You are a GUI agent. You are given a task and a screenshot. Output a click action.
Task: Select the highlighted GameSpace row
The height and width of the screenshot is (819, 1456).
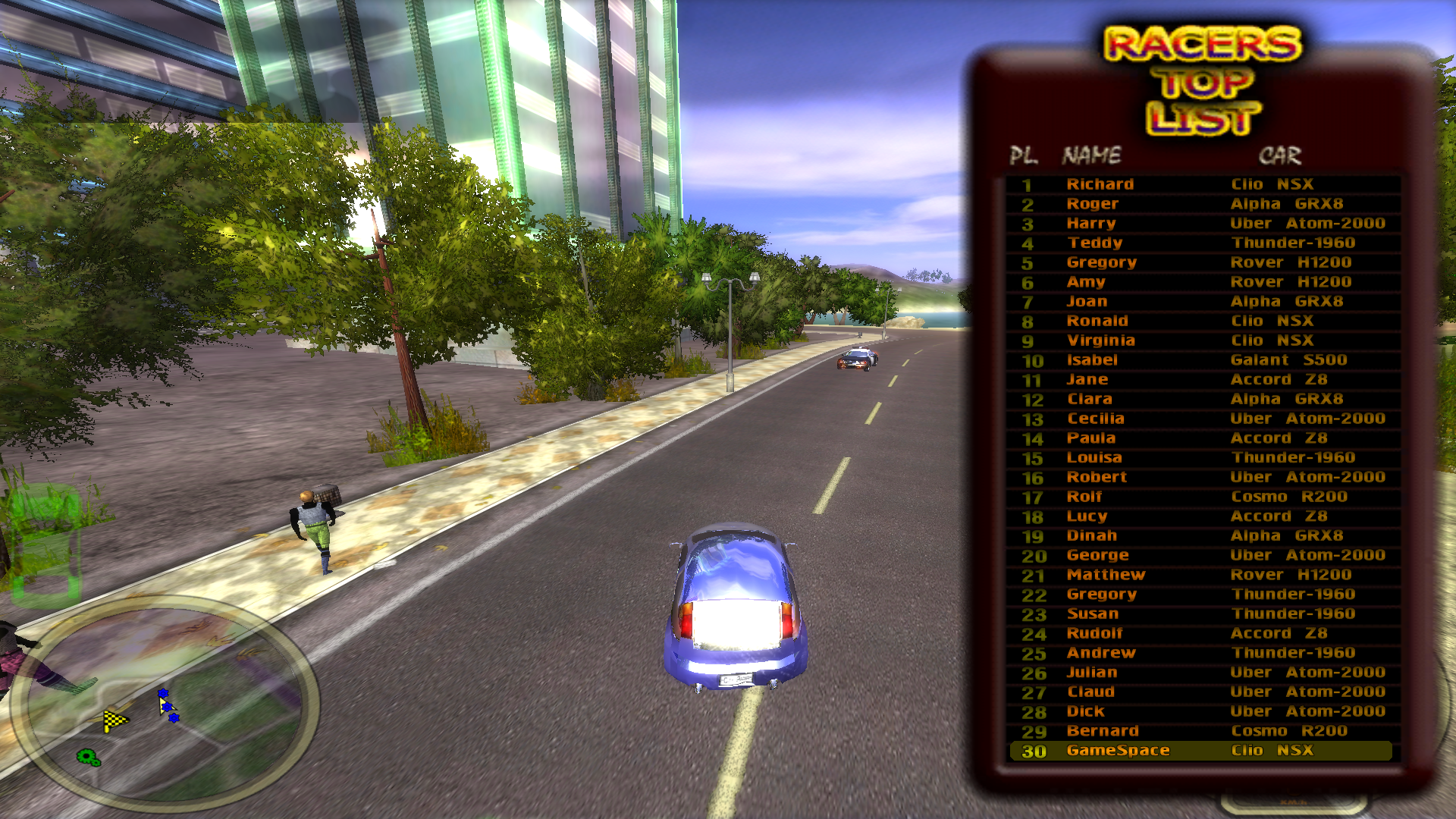(x=1202, y=751)
